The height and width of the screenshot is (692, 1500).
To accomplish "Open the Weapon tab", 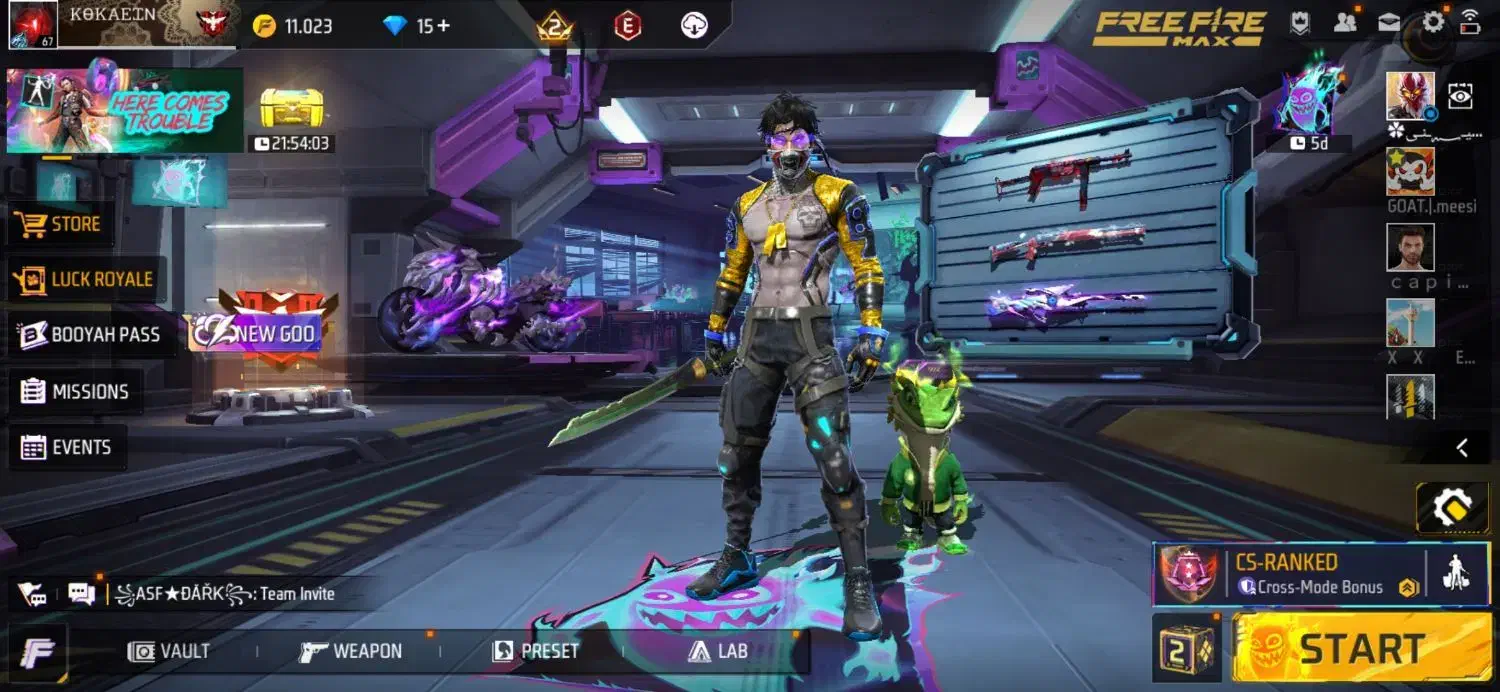I will click(351, 652).
